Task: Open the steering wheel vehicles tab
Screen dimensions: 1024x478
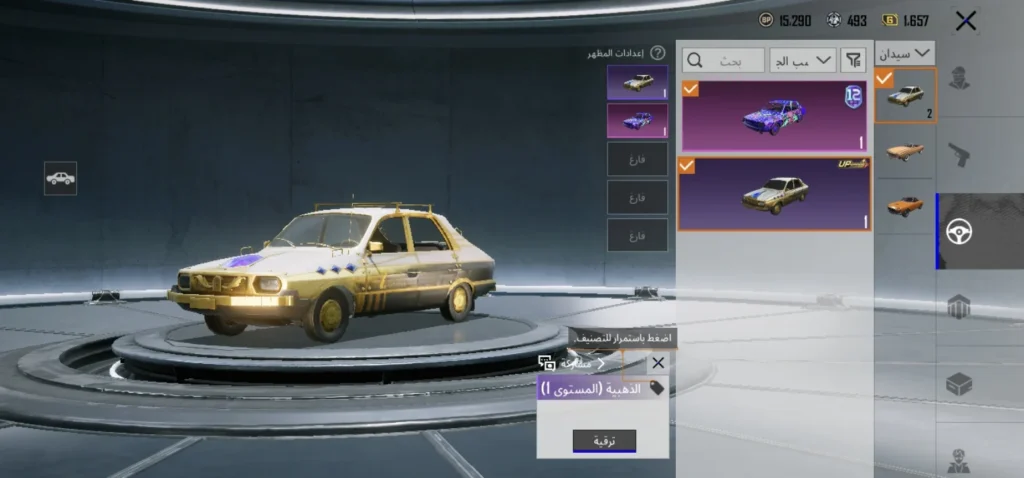Action: pos(959,231)
